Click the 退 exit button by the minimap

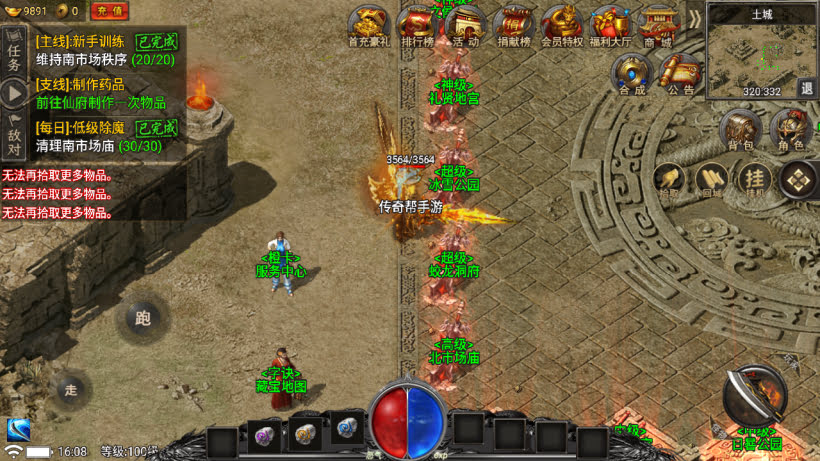point(806,88)
